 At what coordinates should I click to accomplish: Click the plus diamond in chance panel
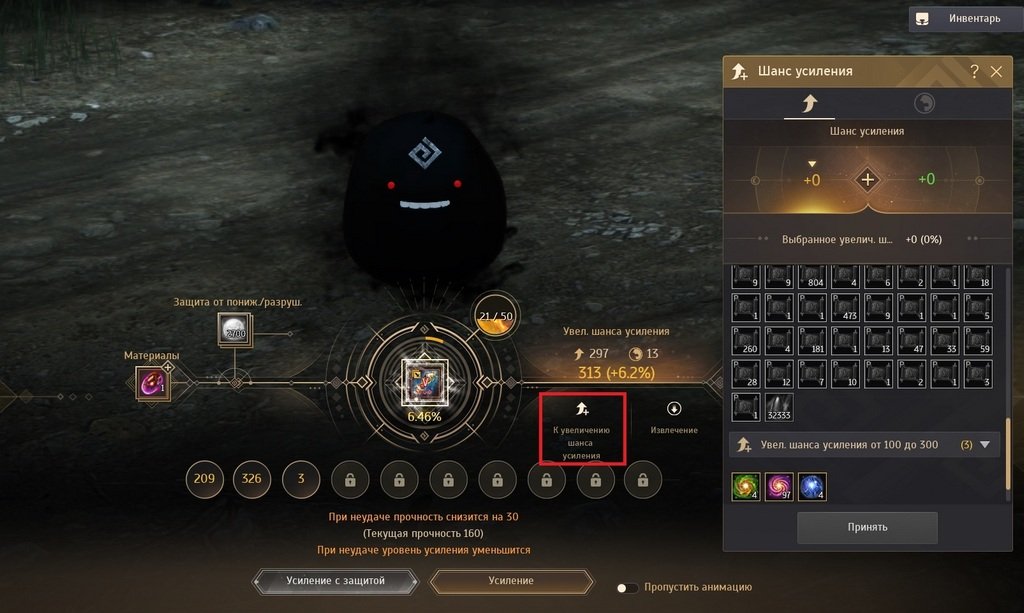click(867, 180)
